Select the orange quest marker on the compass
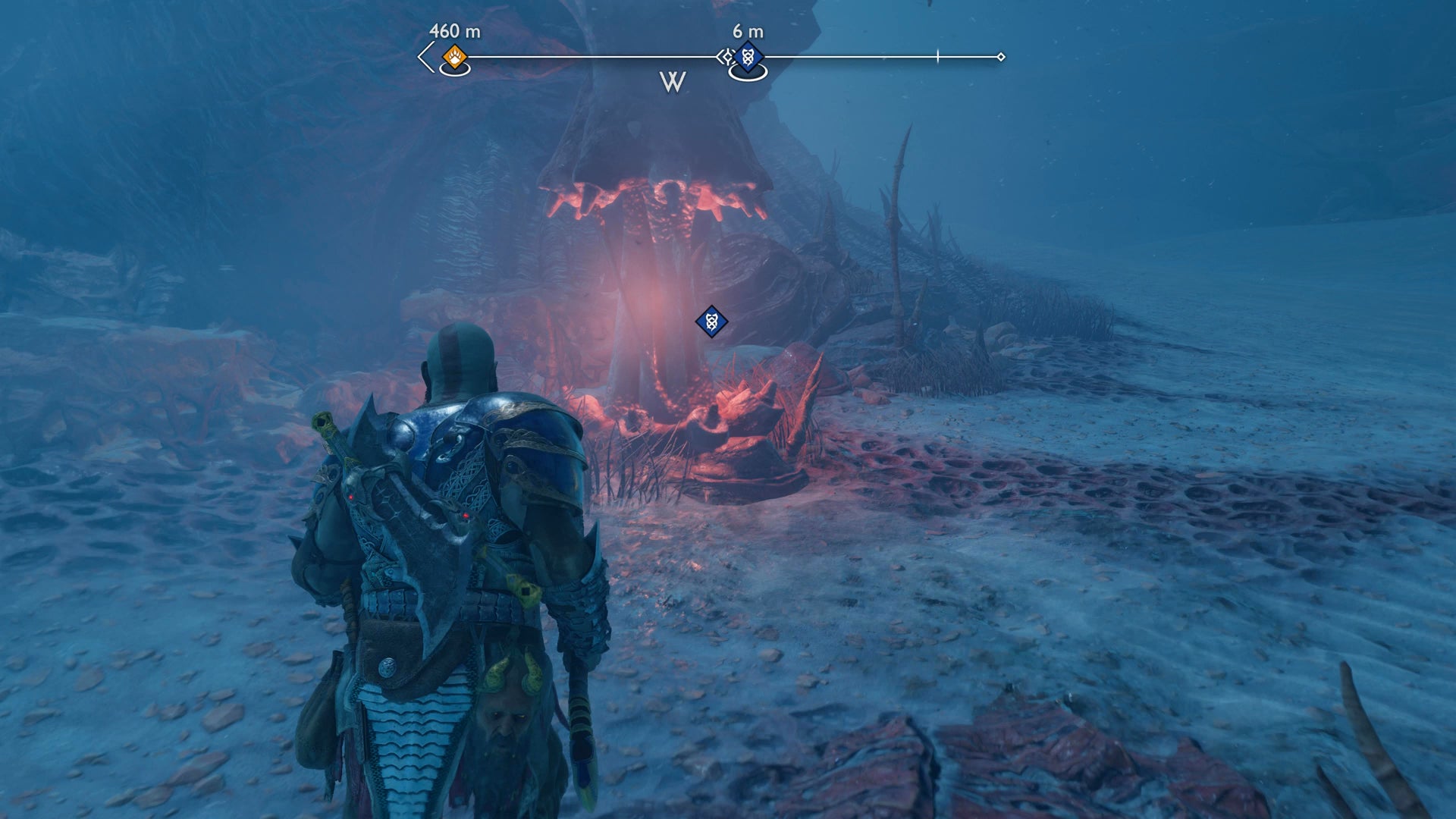 click(454, 57)
